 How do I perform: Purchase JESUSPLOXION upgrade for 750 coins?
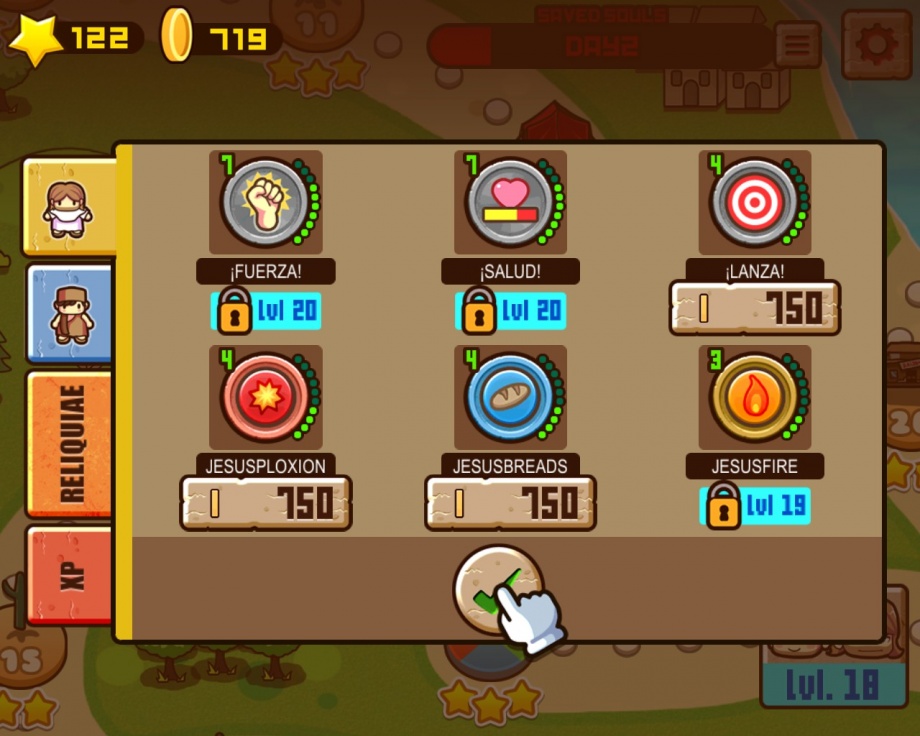click(266, 502)
